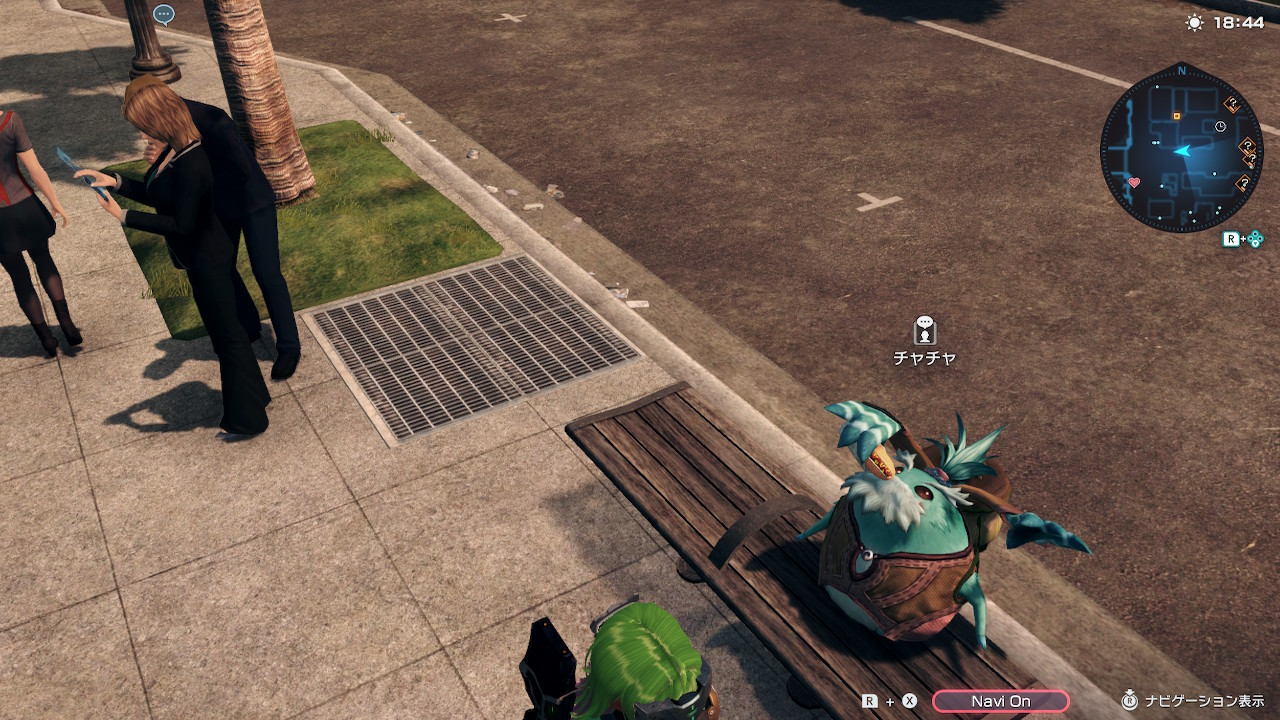
Task: Select the pink heart marker on minimap
Action: point(1134,183)
